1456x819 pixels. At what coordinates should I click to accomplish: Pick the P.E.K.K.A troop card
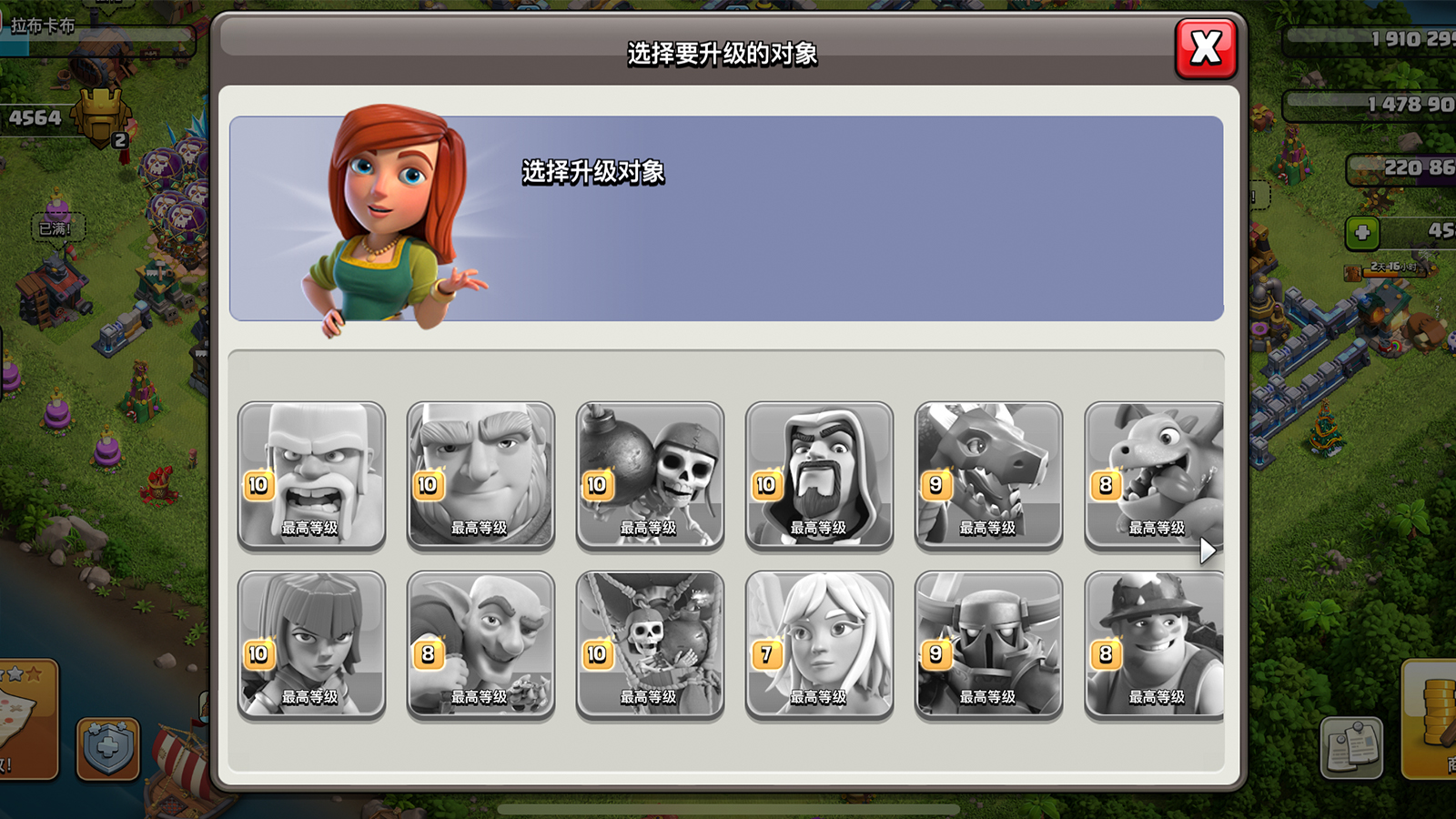[988, 644]
